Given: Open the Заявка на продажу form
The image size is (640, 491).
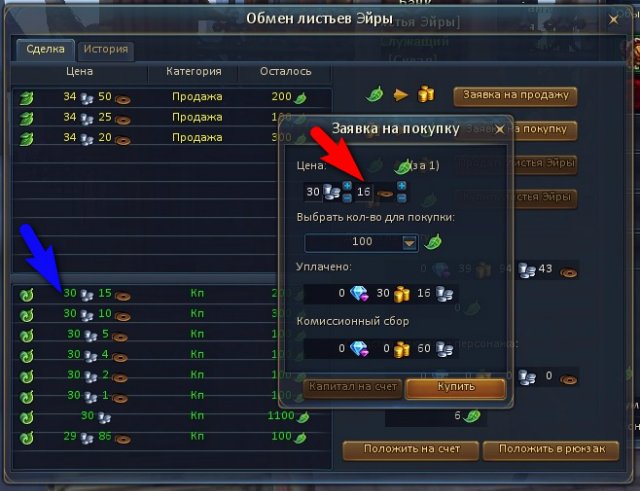Looking at the screenshot, I should (x=516, y=96).
